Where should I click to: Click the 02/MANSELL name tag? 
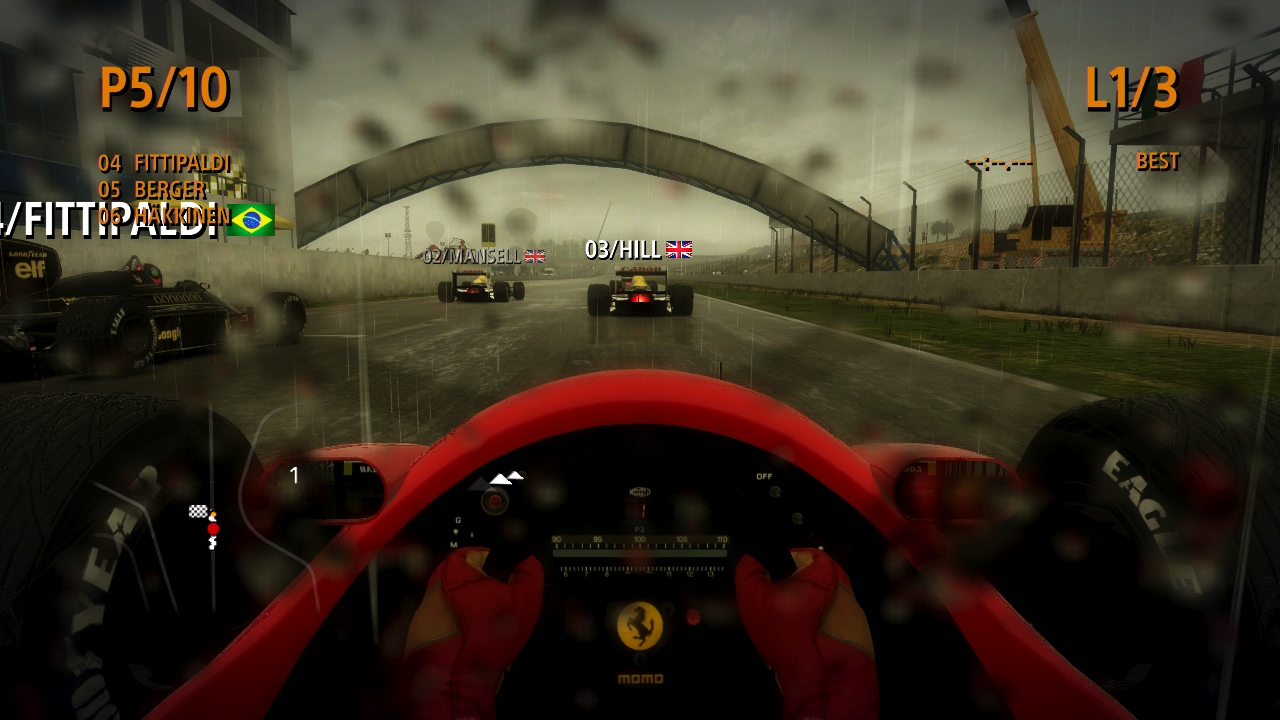pos(471,256)
